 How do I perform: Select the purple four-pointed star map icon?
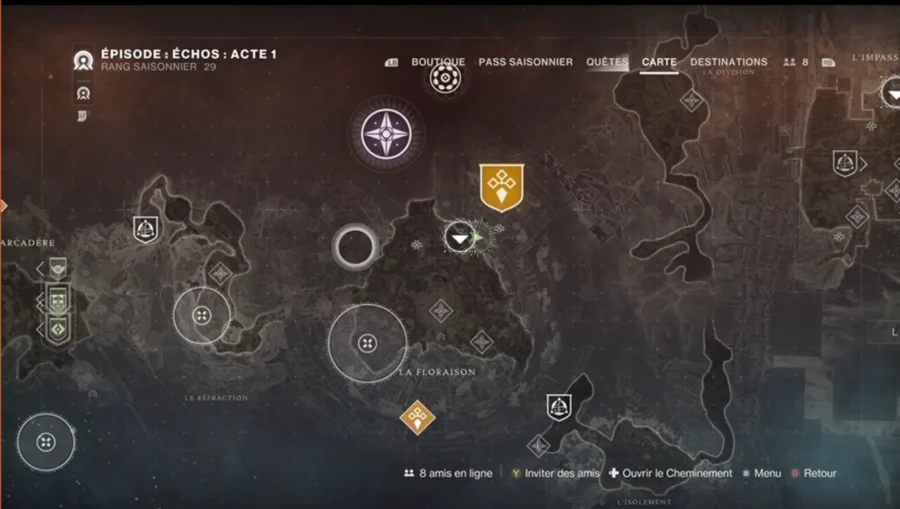[386, 133]
